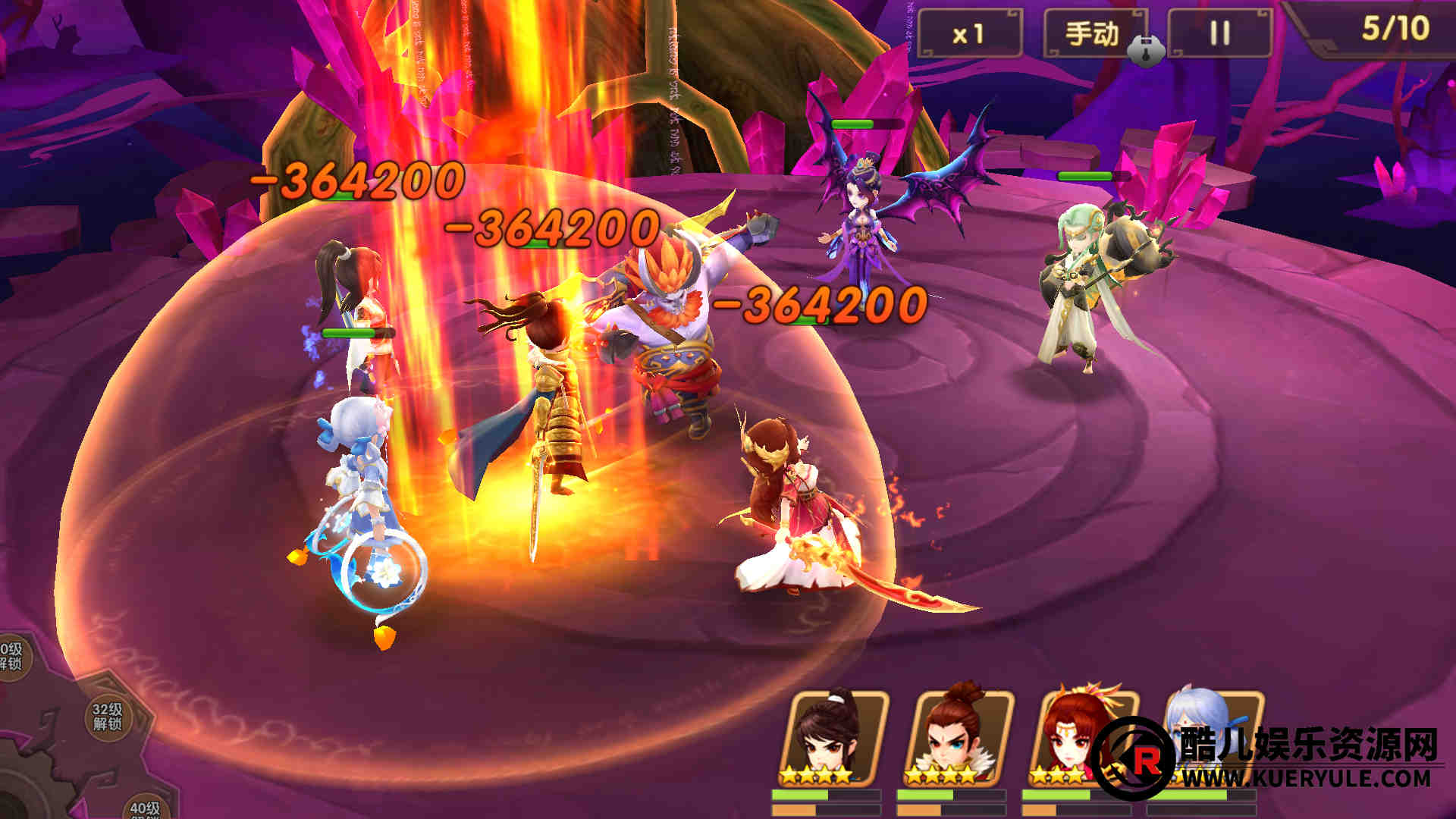Switch the 手动 manual battle mode
This screenshot has width=1456, height=819.
pyautogui.click(x=1092, y=34)
